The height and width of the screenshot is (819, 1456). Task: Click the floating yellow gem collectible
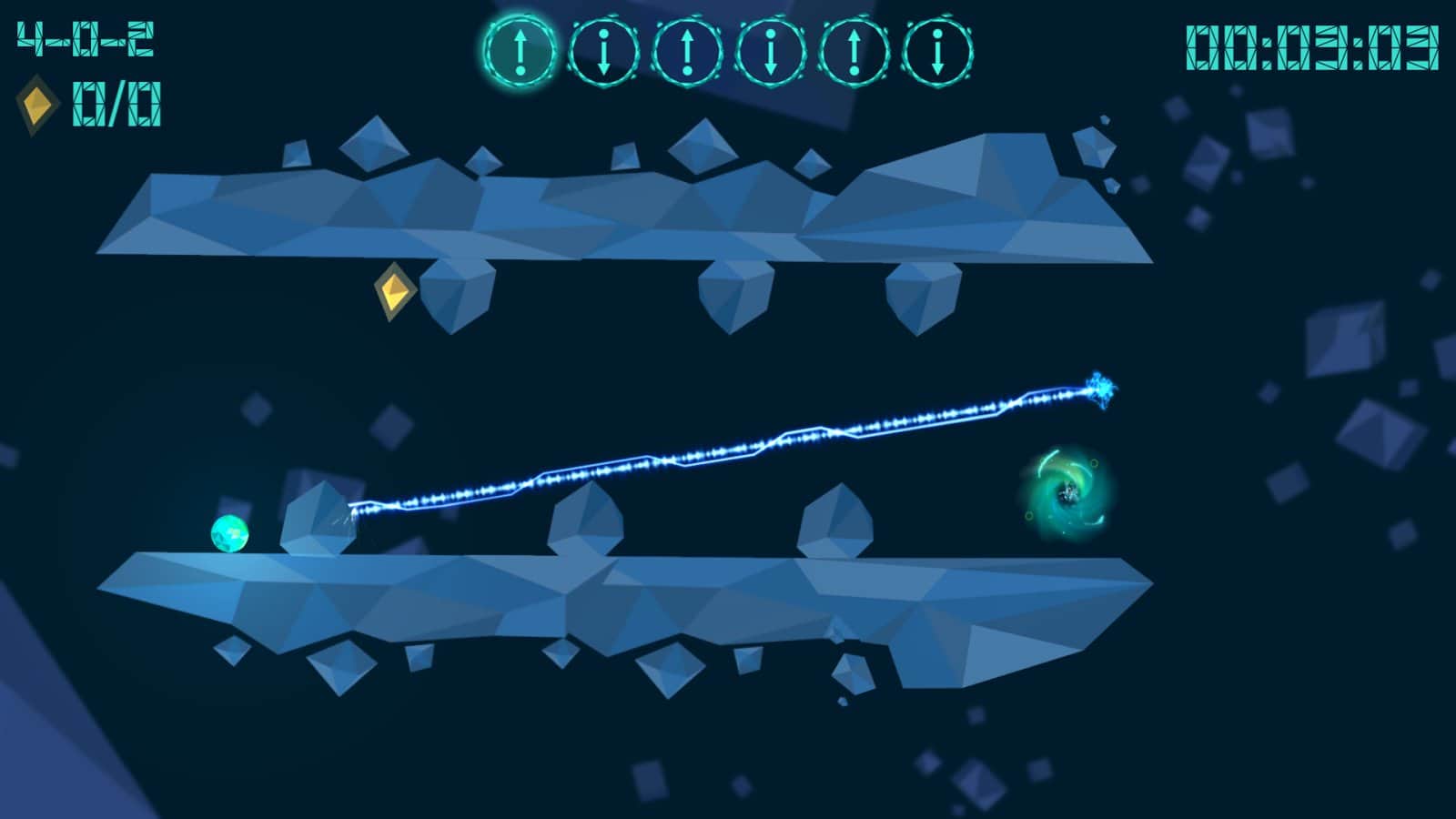point(393,292)
